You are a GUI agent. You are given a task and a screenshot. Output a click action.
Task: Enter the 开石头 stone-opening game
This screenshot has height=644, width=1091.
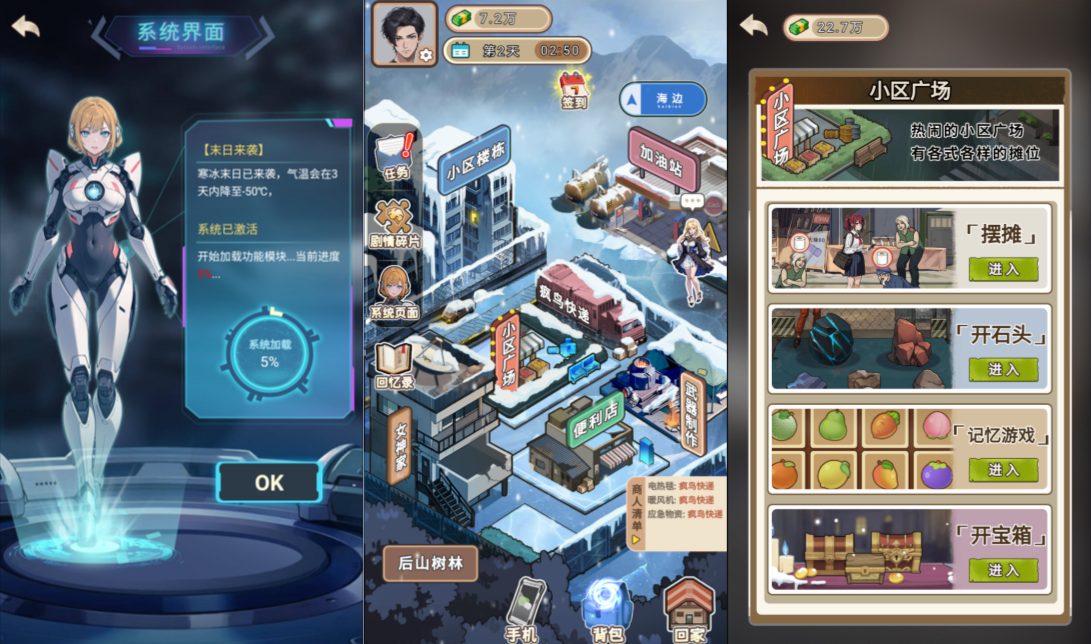click(x=1003, y=369)
